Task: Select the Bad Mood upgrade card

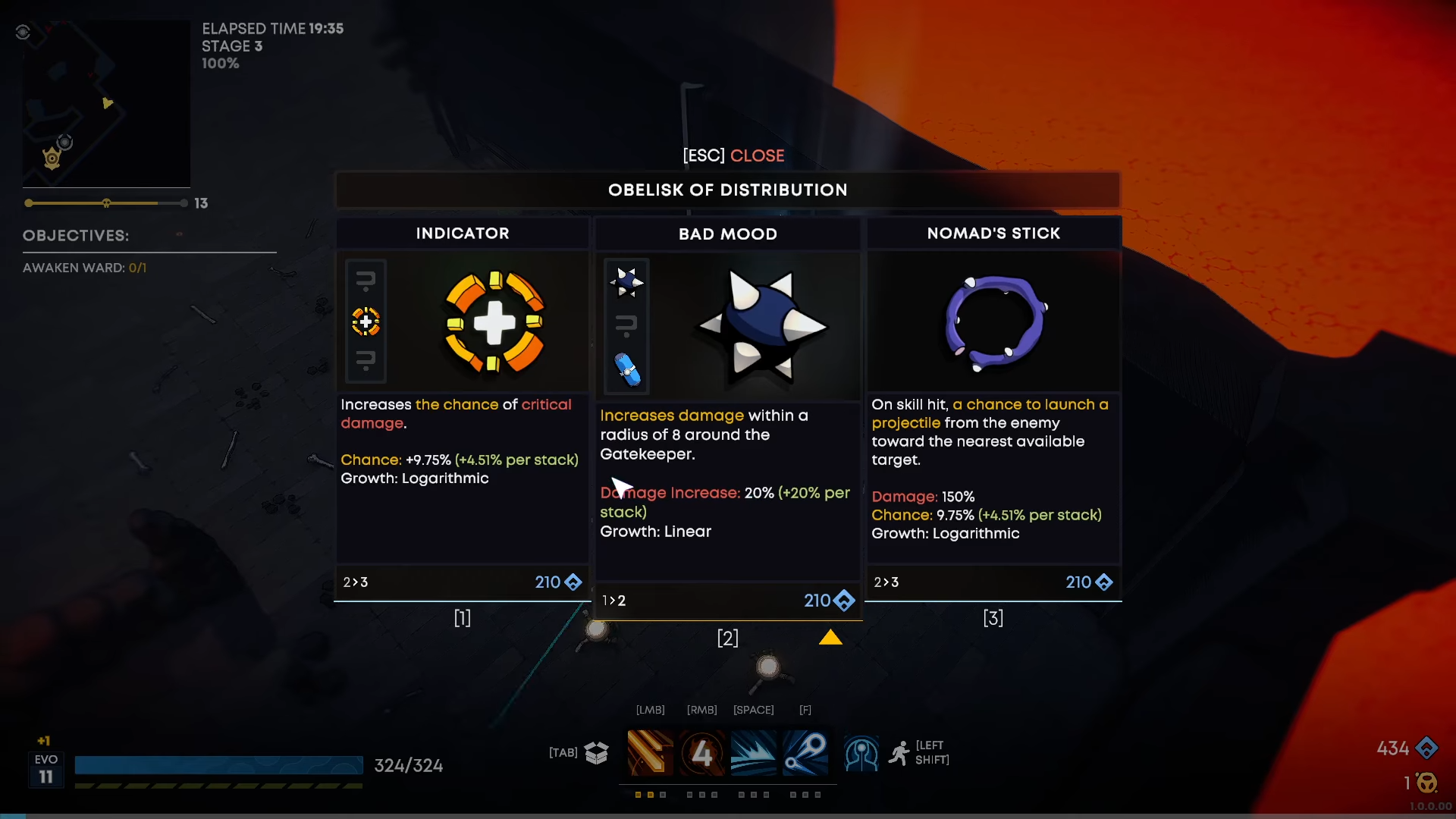Action: pyautogui.click(x=727, y=417)
